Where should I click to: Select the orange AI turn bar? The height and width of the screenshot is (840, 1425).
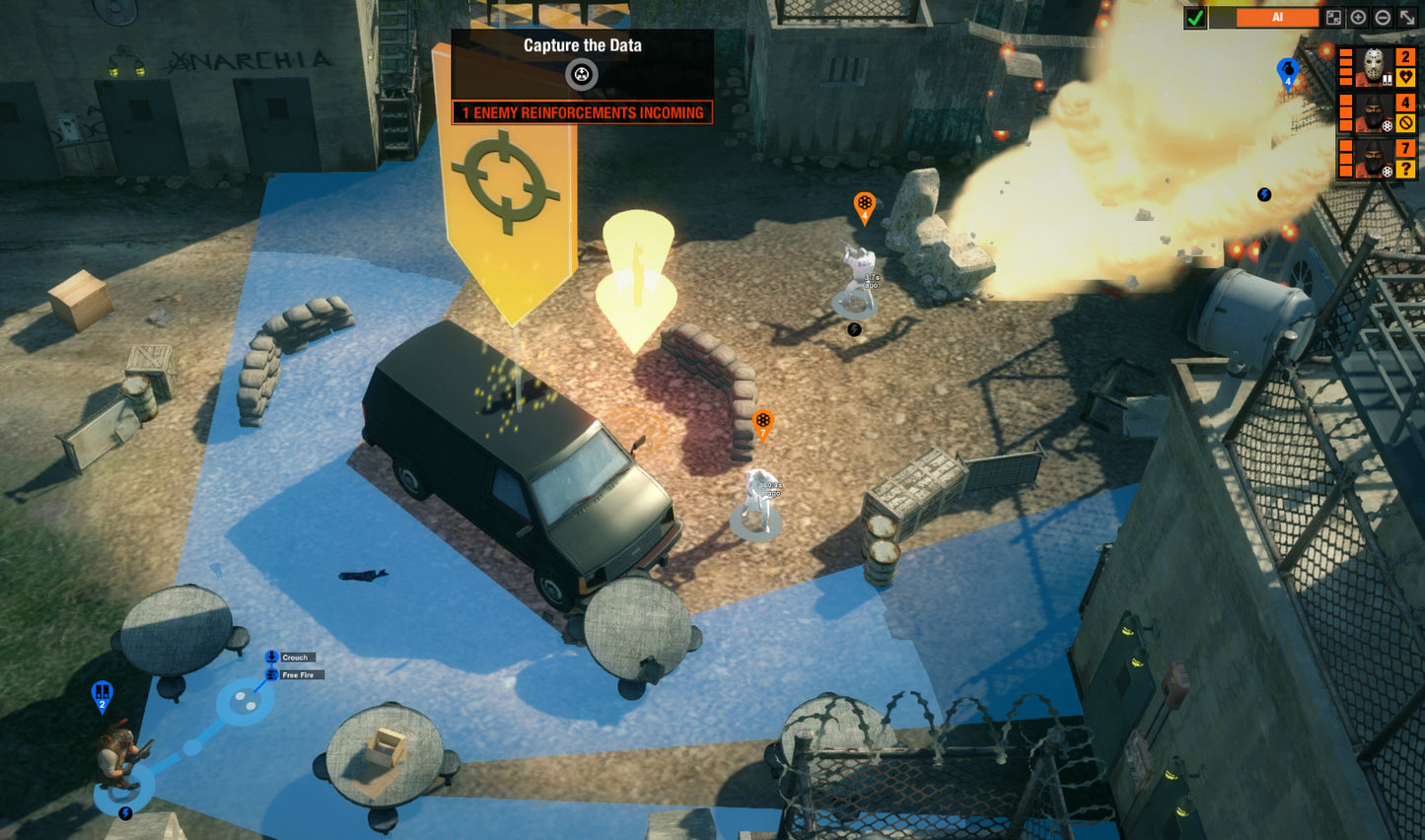click(1277, 18)
